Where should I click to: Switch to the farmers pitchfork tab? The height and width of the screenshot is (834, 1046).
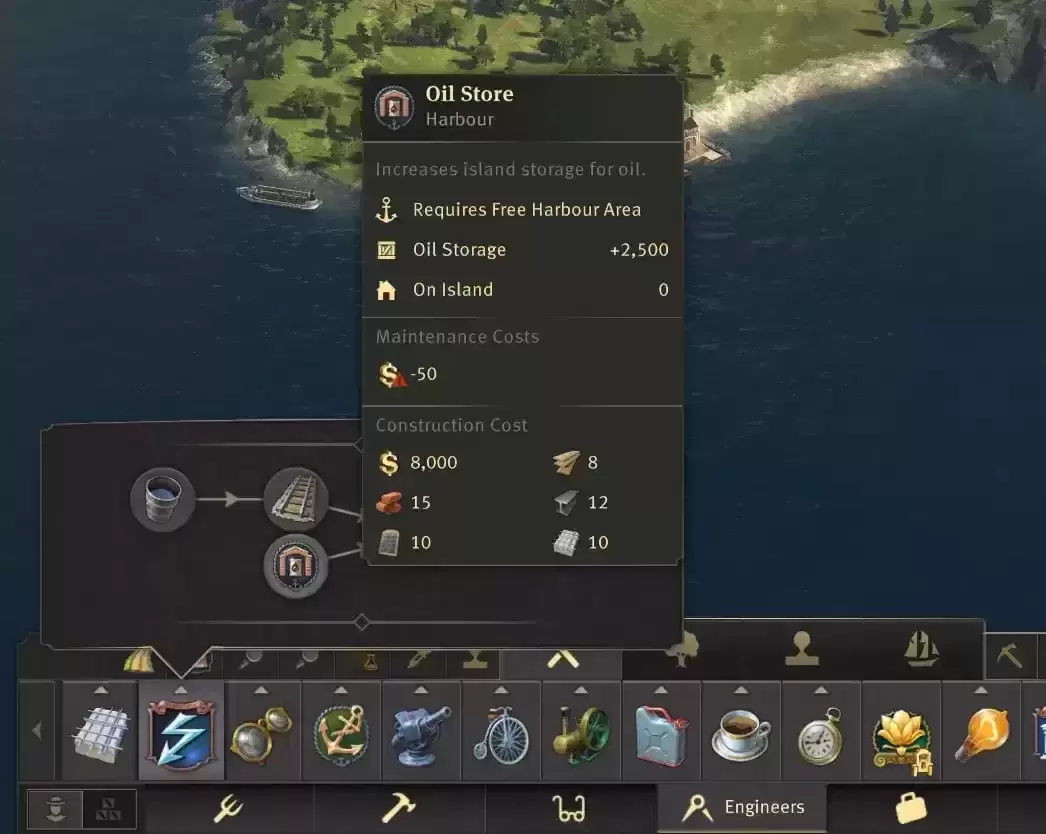pos(228,808)
